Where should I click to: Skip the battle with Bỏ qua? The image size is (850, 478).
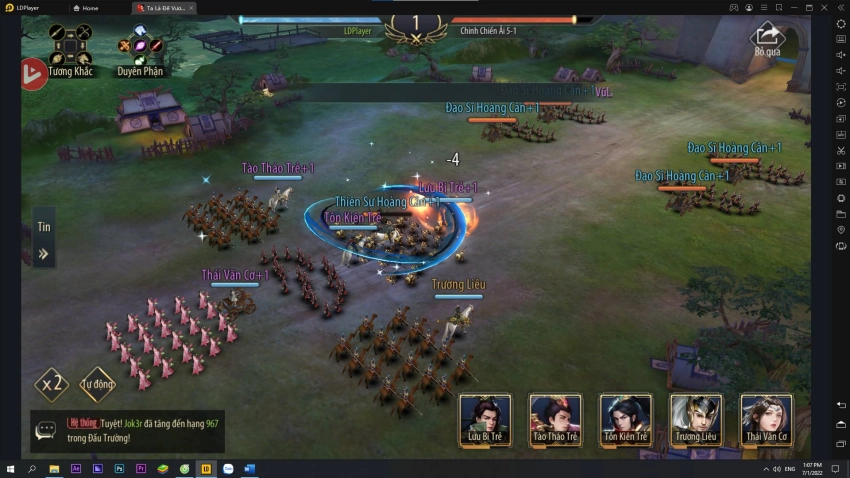coord(767,40)
